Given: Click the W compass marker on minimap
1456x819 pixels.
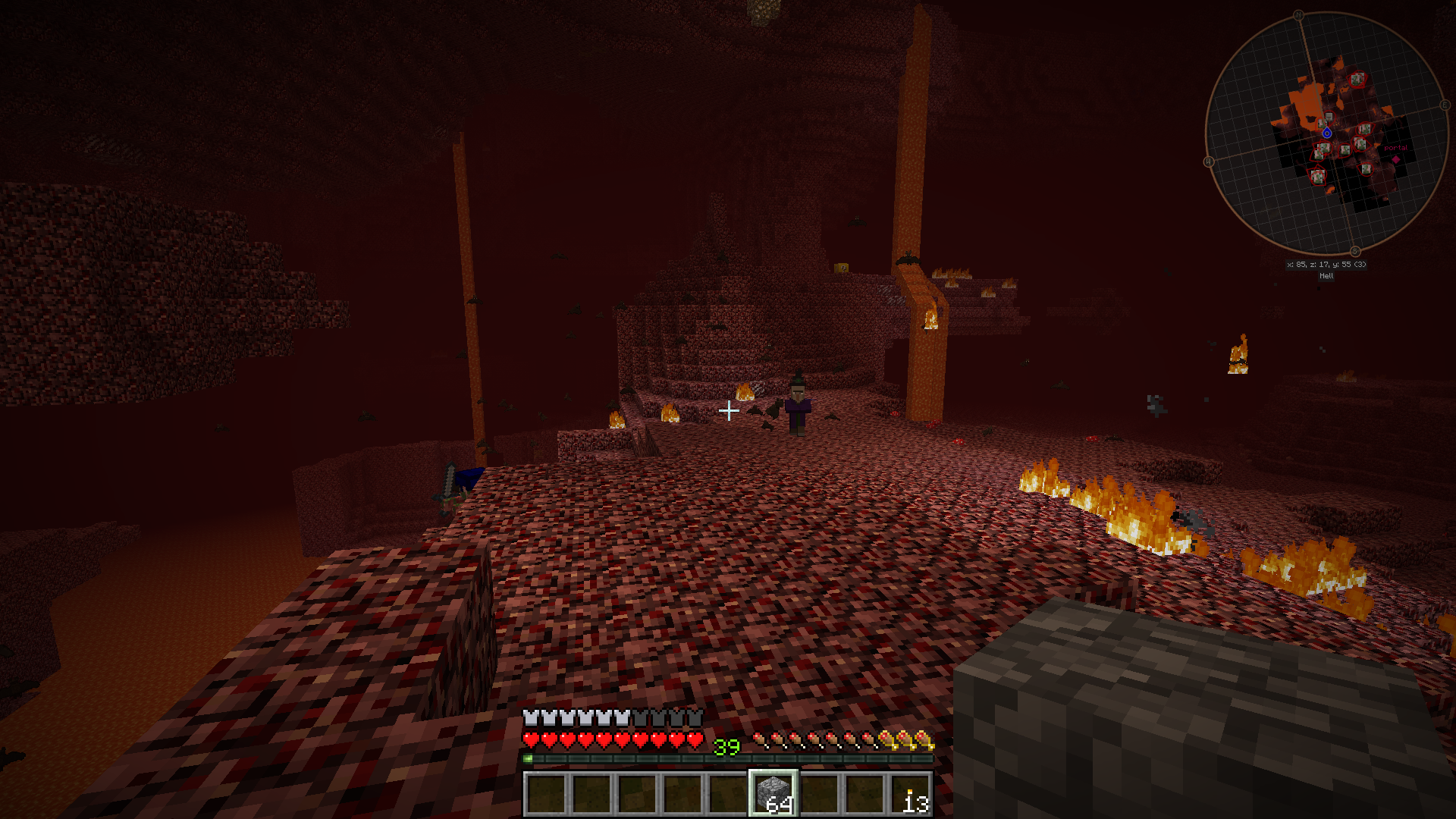Looking at the screenshot, I should tap(1209, 162).
